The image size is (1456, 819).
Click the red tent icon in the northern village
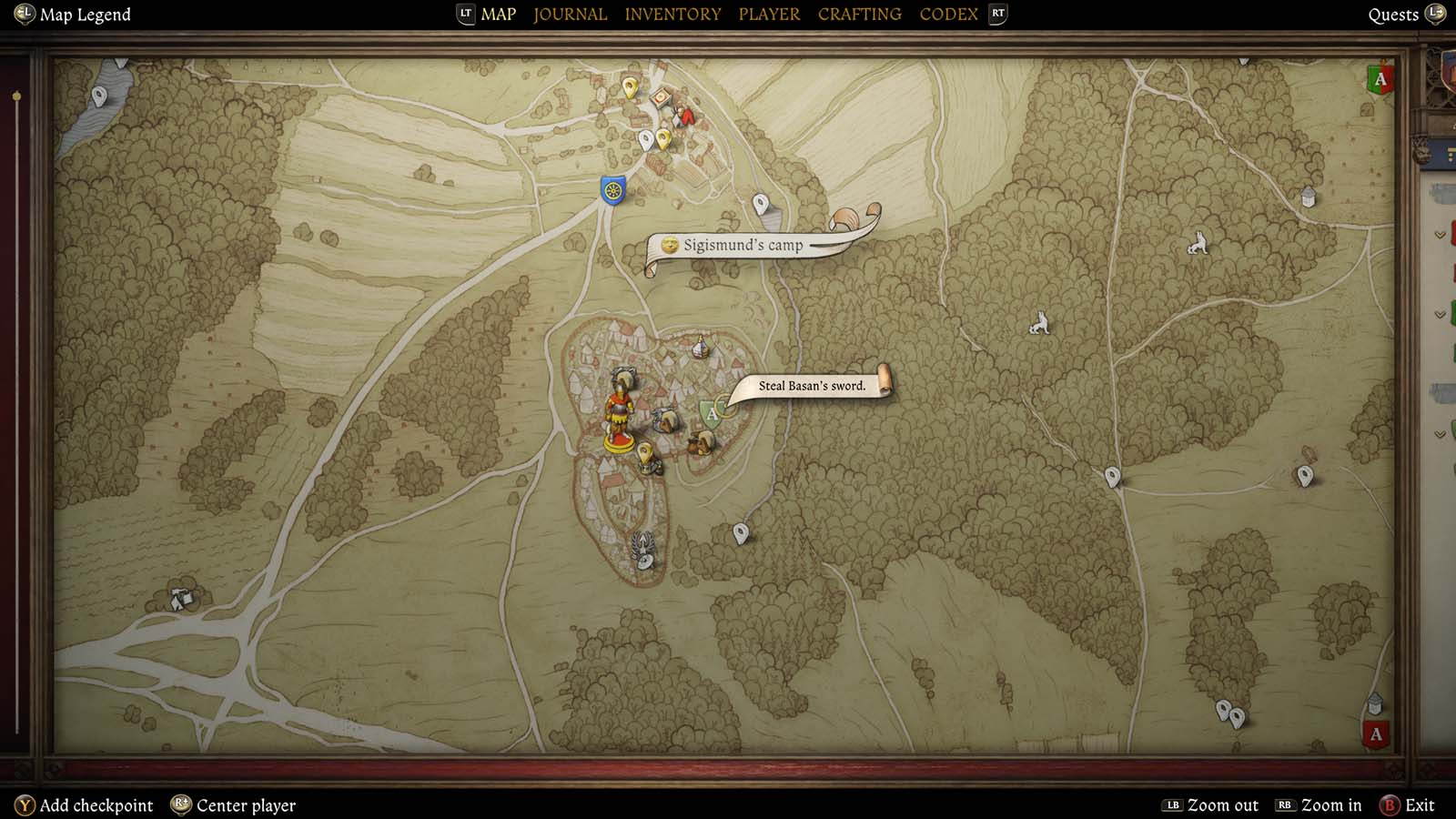(687, 117)
